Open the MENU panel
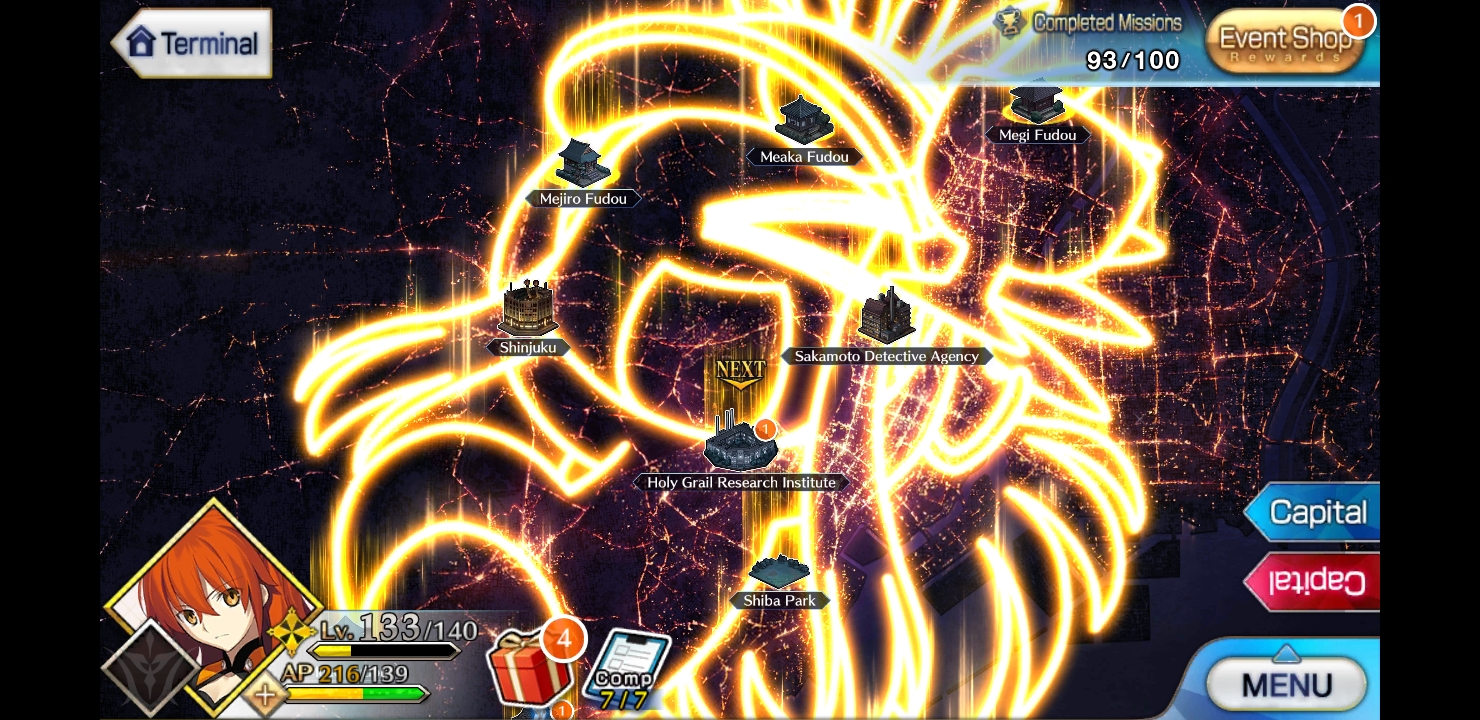This screenshot has height=720, width=1480. pyautogui.click(x=1286, y=685)
